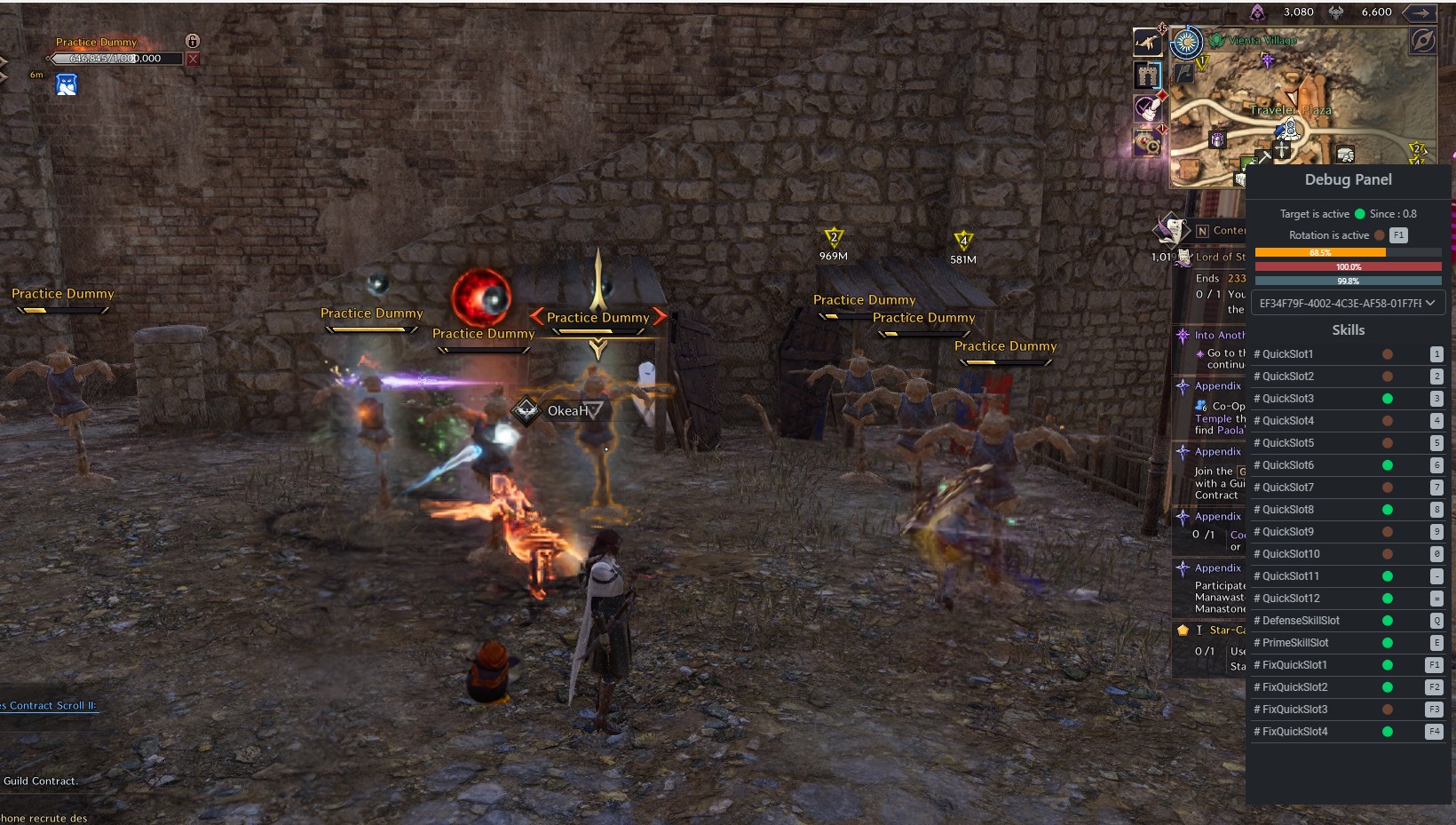This screenshot has width=1456, height=825.
Task: Open the clock timer event icon
Action: [x=1147, y=142]
